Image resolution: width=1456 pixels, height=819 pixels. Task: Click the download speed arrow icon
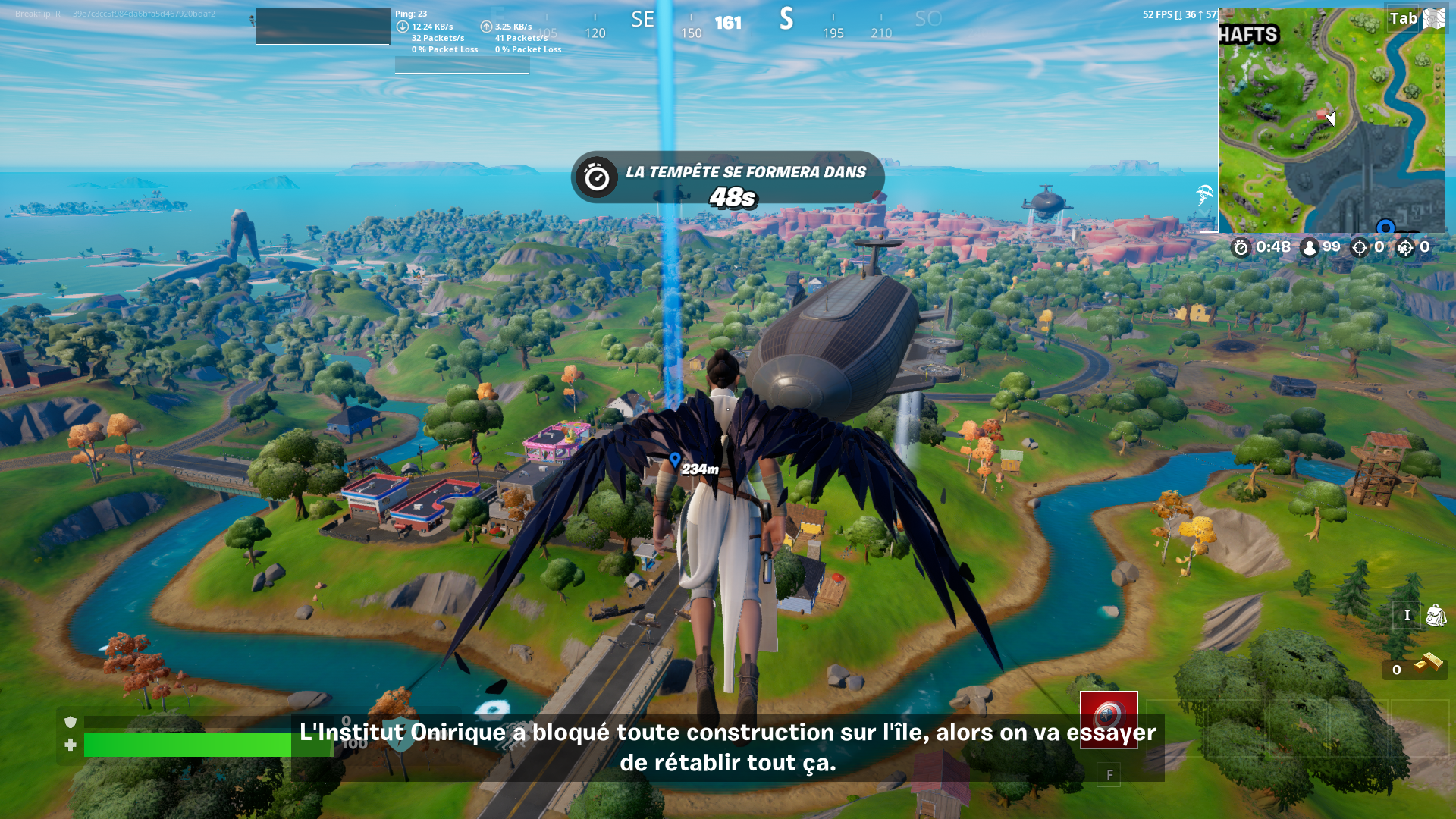403,25
